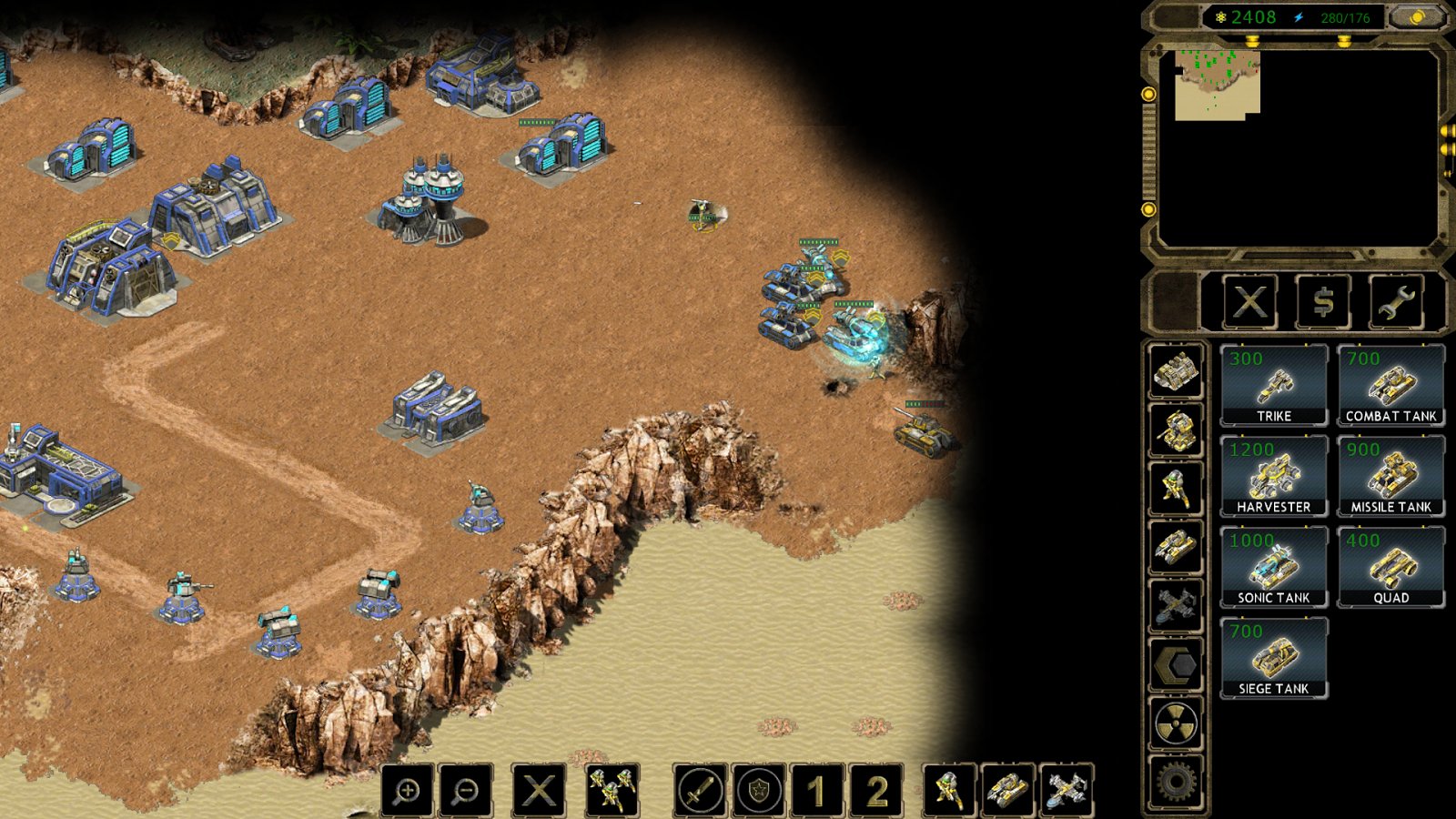
Task: Set attack stance with the sword icon
Action: [x=700, y=790]
